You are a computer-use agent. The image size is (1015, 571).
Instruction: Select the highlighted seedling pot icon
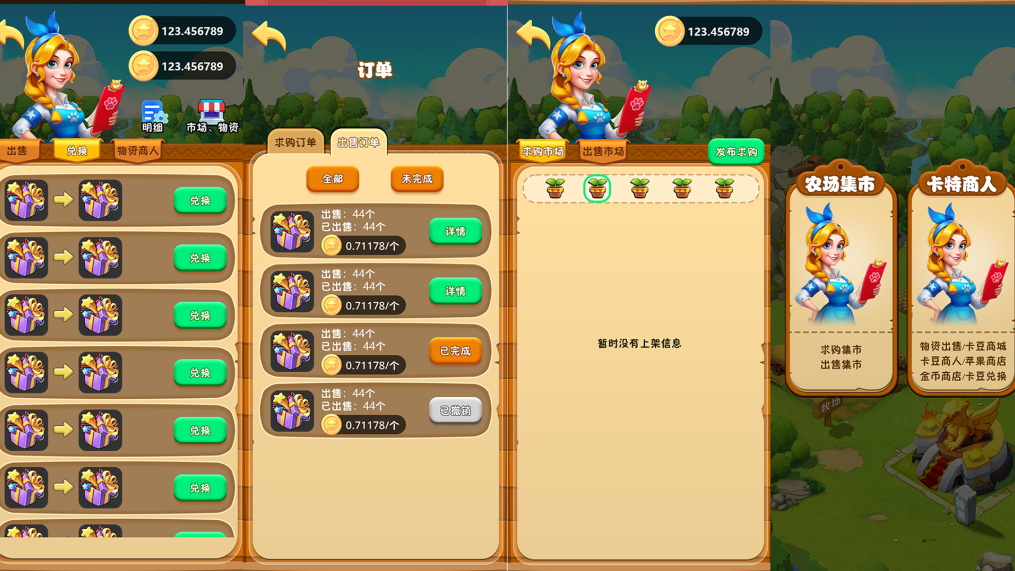[597, 187]
